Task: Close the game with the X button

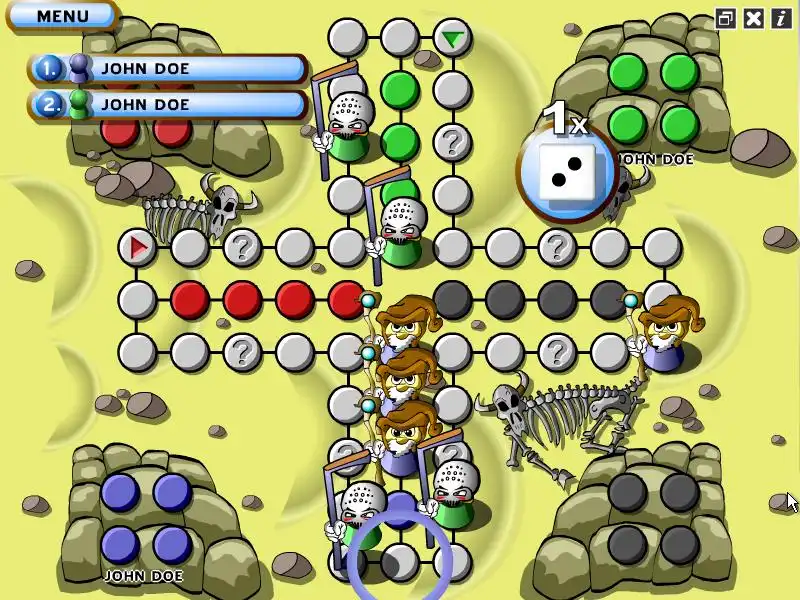Action: [x=753, y=18]
